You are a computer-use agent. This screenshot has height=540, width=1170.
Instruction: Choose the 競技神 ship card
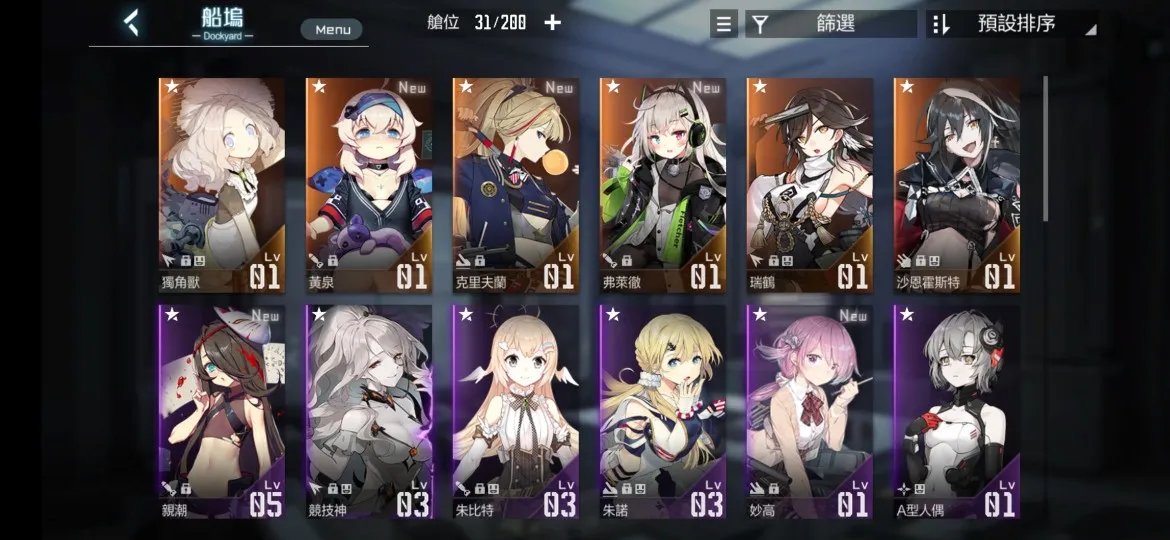click(368, 412)
